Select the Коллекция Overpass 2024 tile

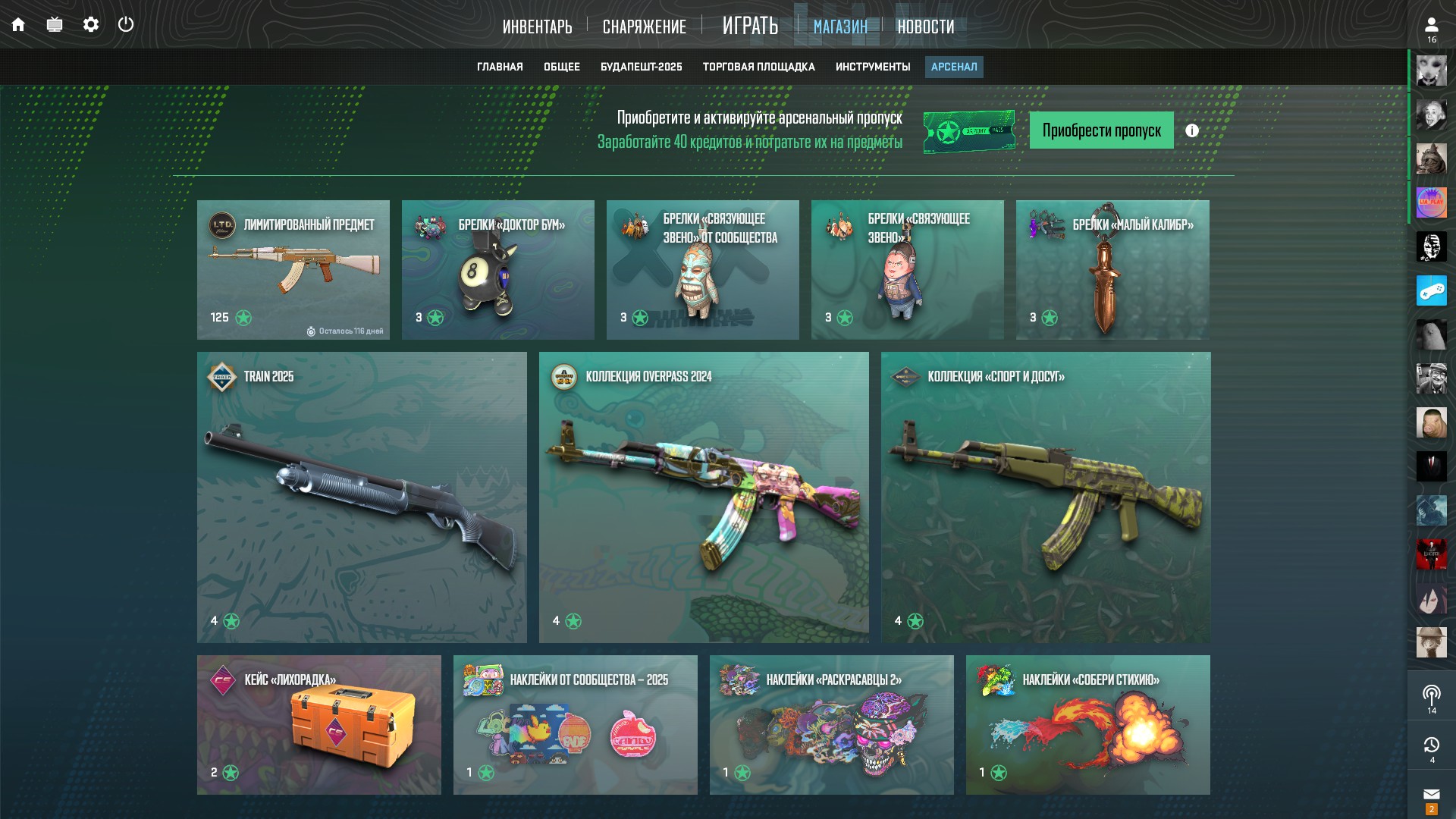coord(704,497)
